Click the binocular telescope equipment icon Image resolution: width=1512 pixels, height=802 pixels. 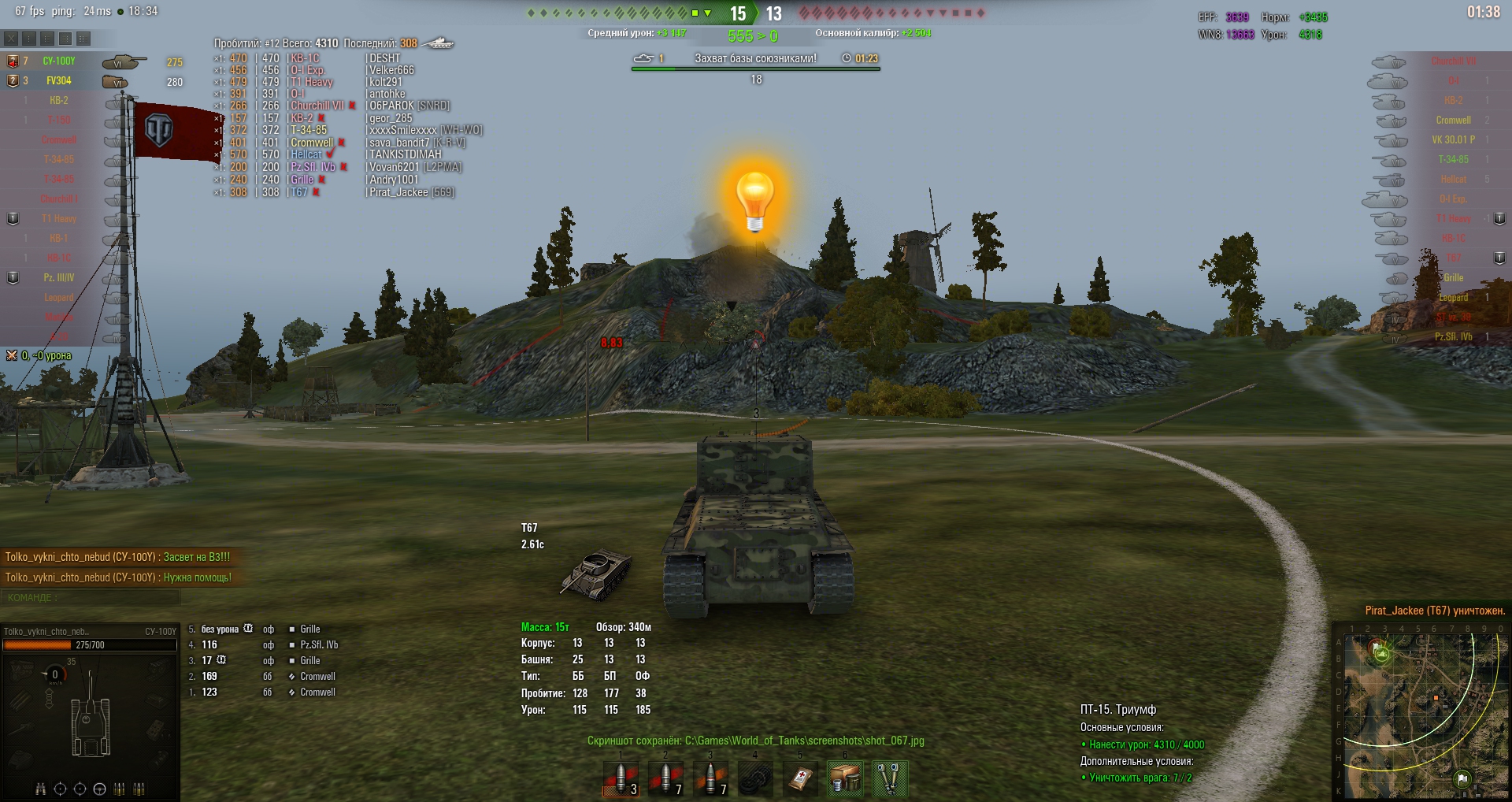tap(890, 778)
